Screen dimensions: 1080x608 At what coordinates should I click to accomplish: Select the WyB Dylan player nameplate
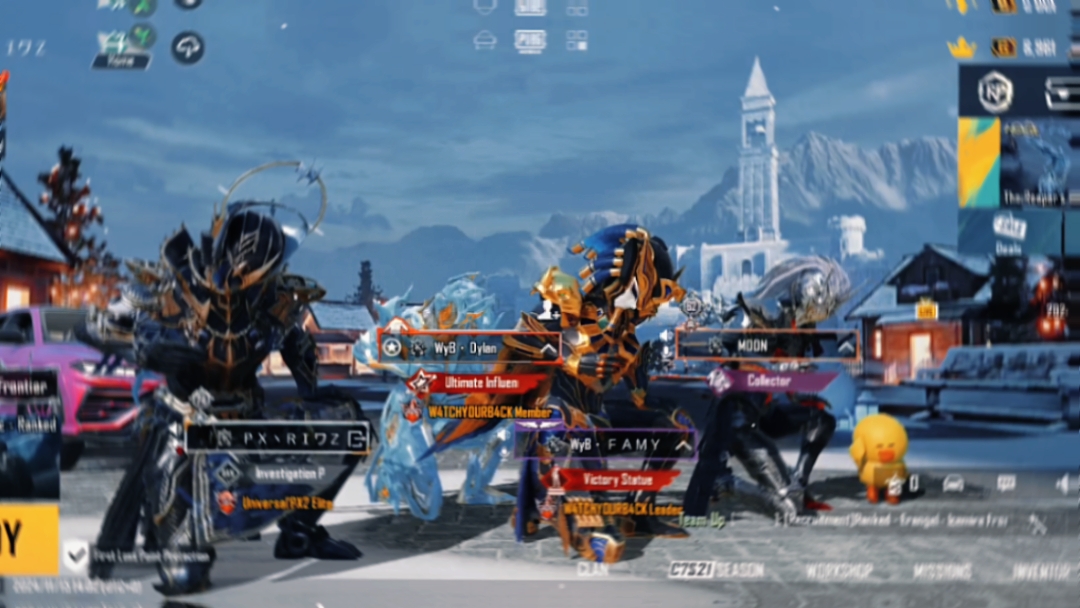pyautogui.click(x=468, y=348)
